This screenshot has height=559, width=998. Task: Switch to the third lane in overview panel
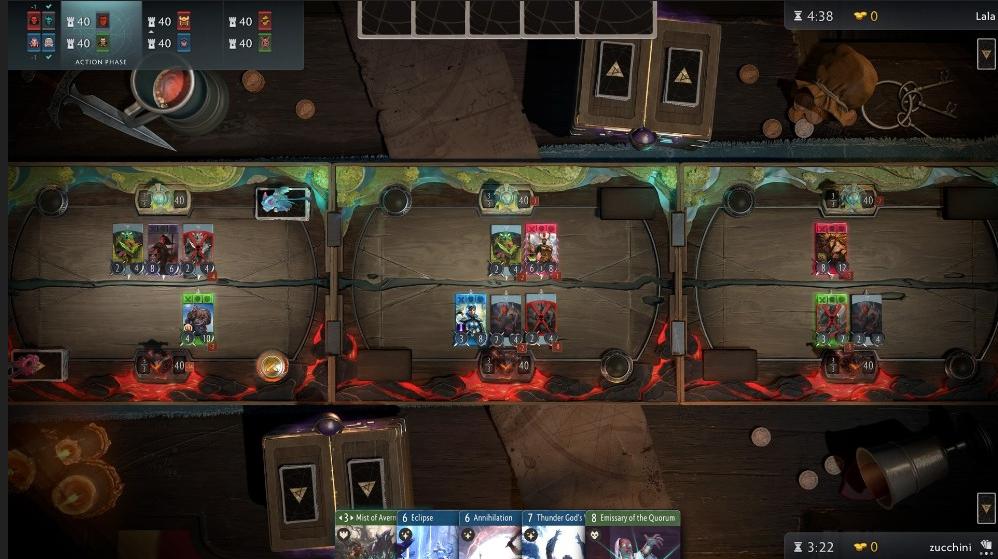point(251,32)
